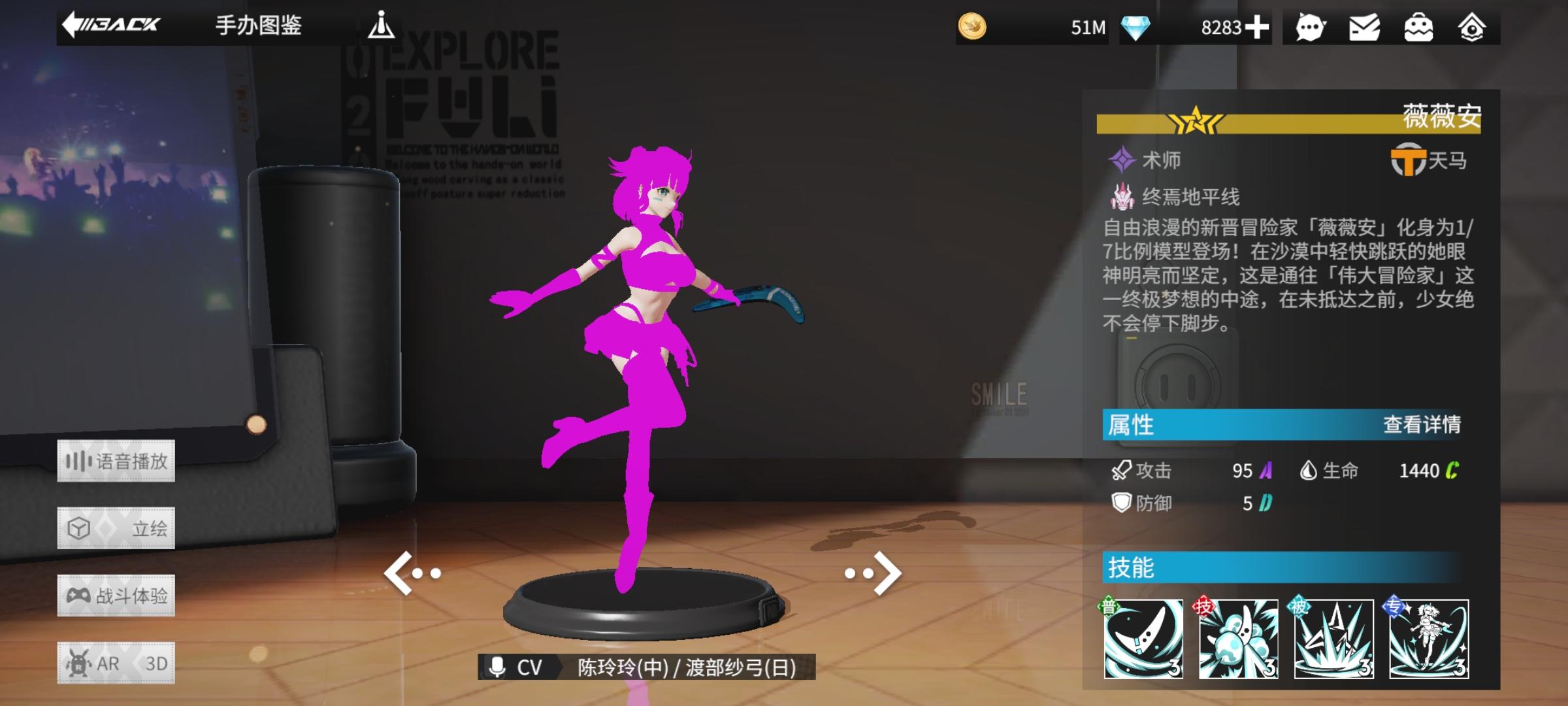Start 战斗体验 combat experience

(x=116, y=596)
